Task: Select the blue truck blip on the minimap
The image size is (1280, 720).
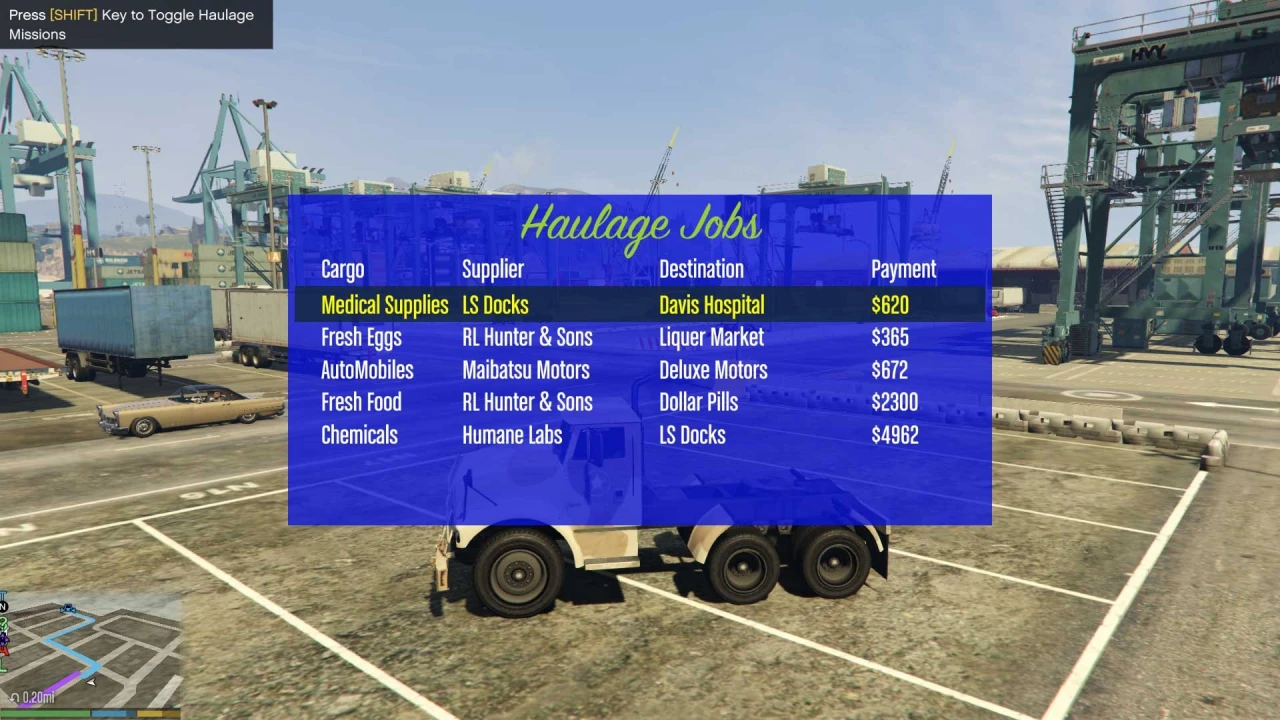Action: click(68, 607)
